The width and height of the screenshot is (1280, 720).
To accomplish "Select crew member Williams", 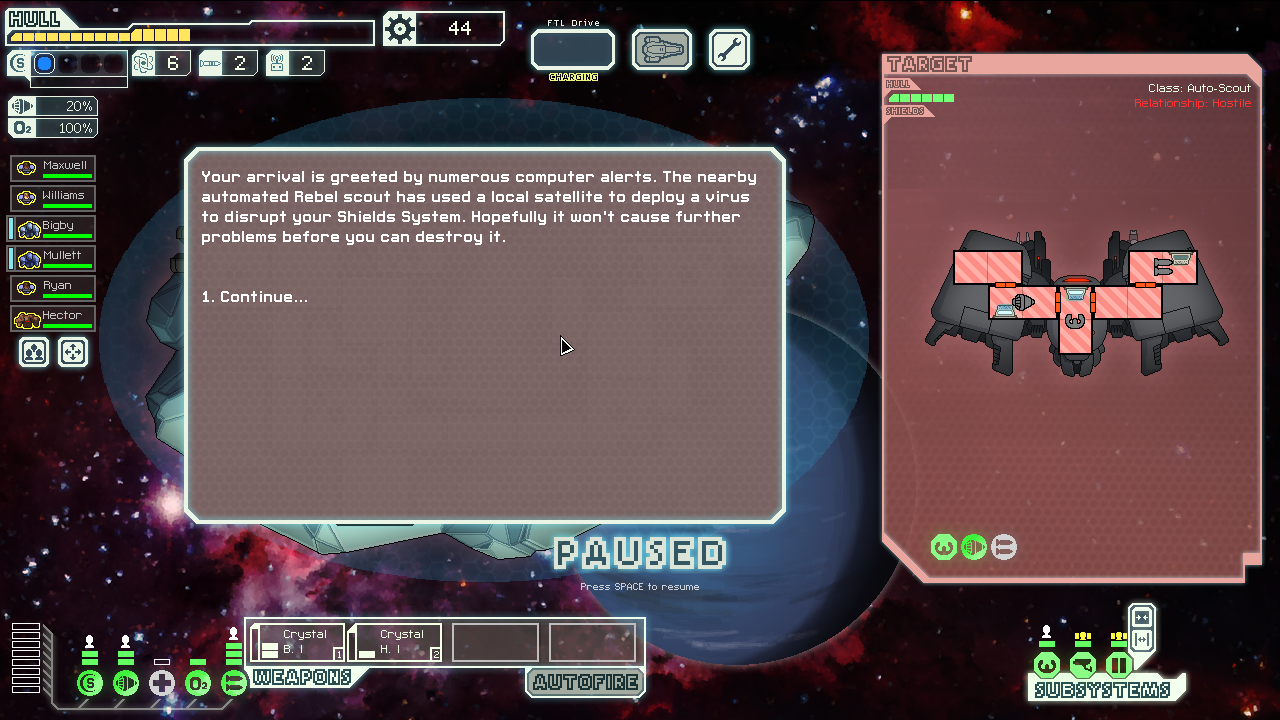I will pos(53,198).
